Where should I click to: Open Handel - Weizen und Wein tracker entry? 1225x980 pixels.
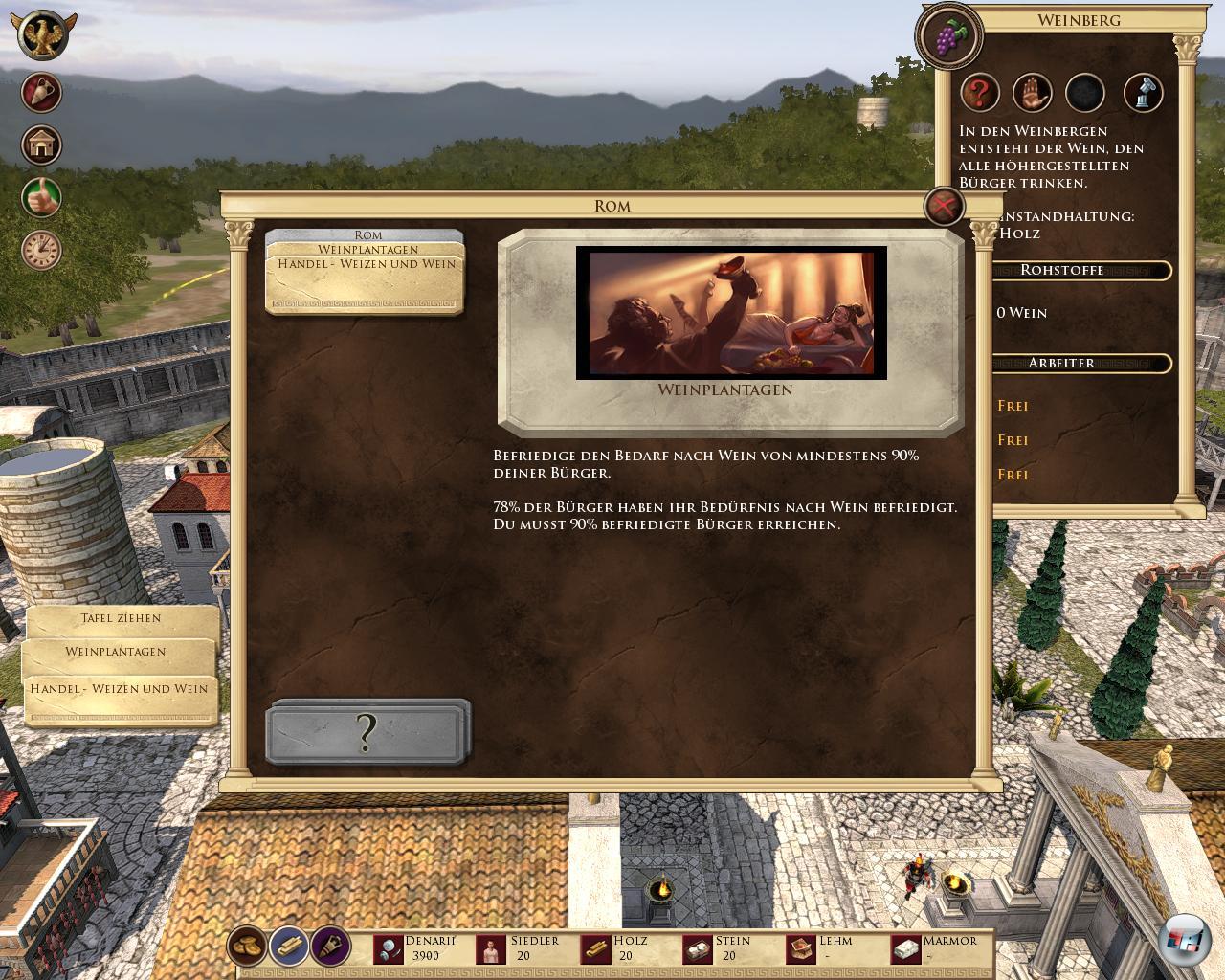(x=119, y=689)
